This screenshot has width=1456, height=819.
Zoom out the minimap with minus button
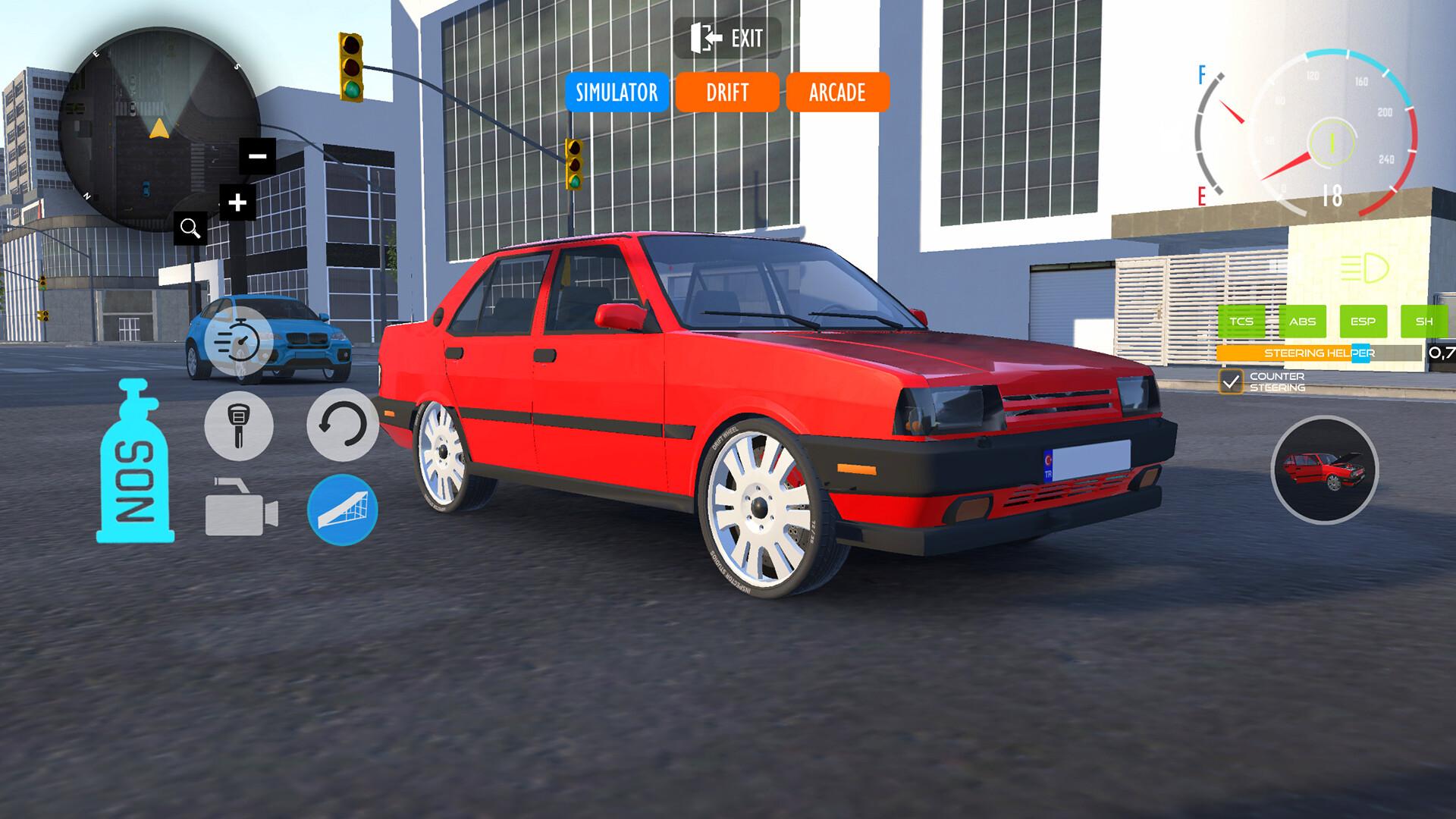point(258,156)
